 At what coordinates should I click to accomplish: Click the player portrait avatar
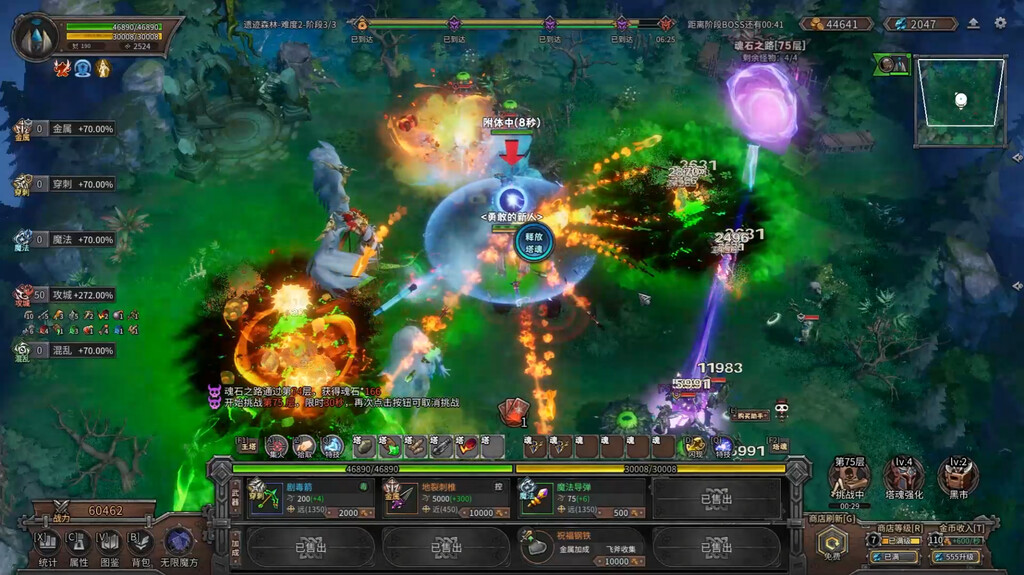point(35,36)
